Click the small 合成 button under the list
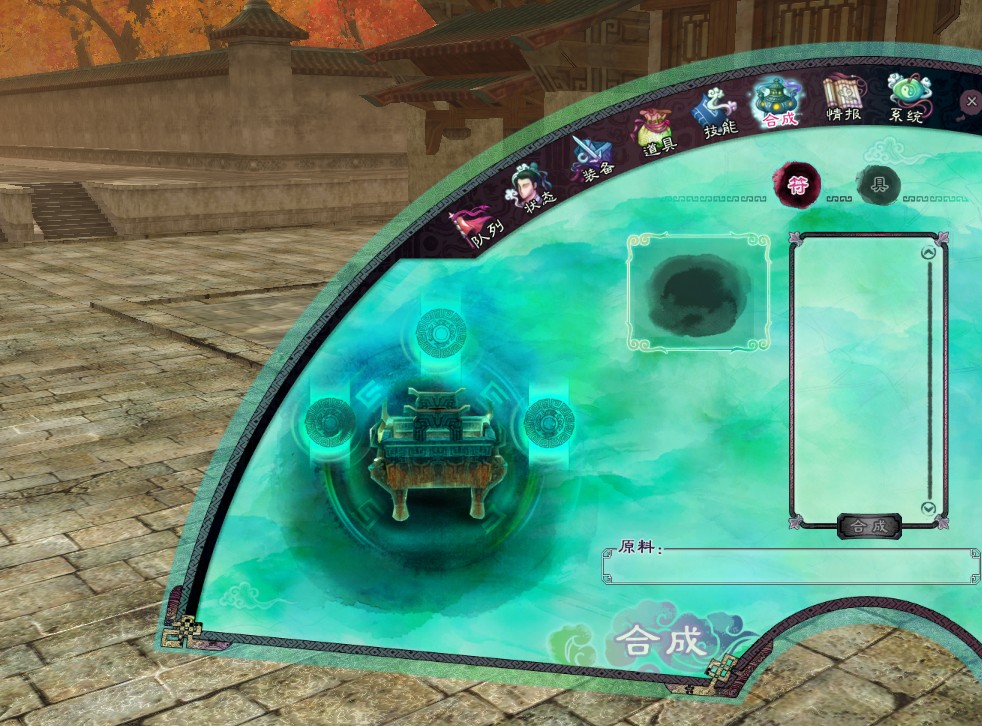Viewport: 982px width, 726px height. click(x=868, y=526)
